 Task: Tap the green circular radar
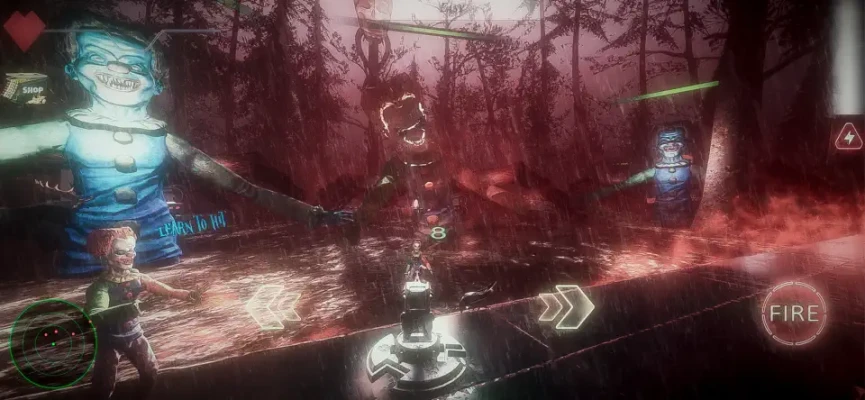52,343
